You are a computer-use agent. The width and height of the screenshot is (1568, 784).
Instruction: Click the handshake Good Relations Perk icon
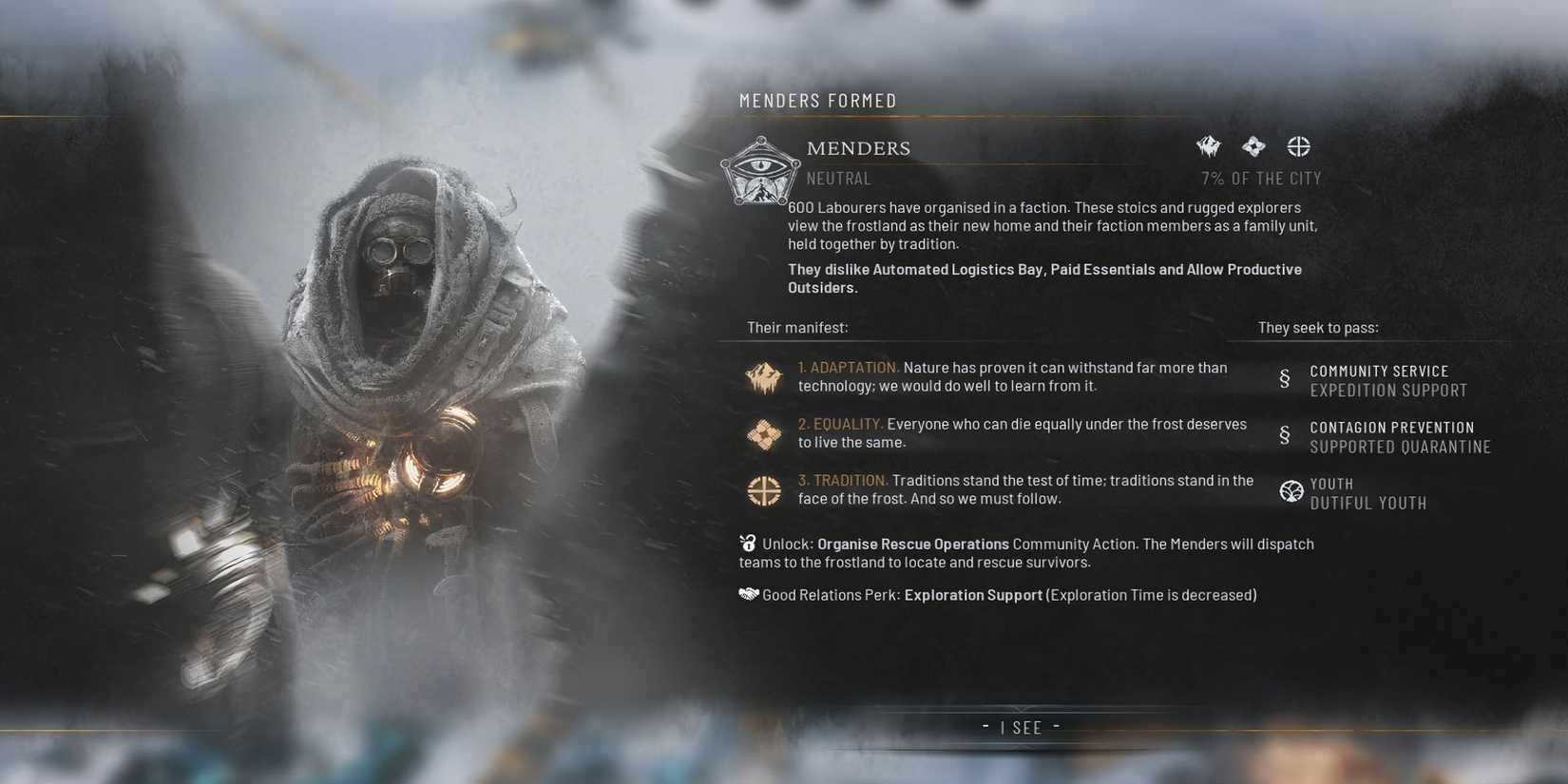(747, 594)
